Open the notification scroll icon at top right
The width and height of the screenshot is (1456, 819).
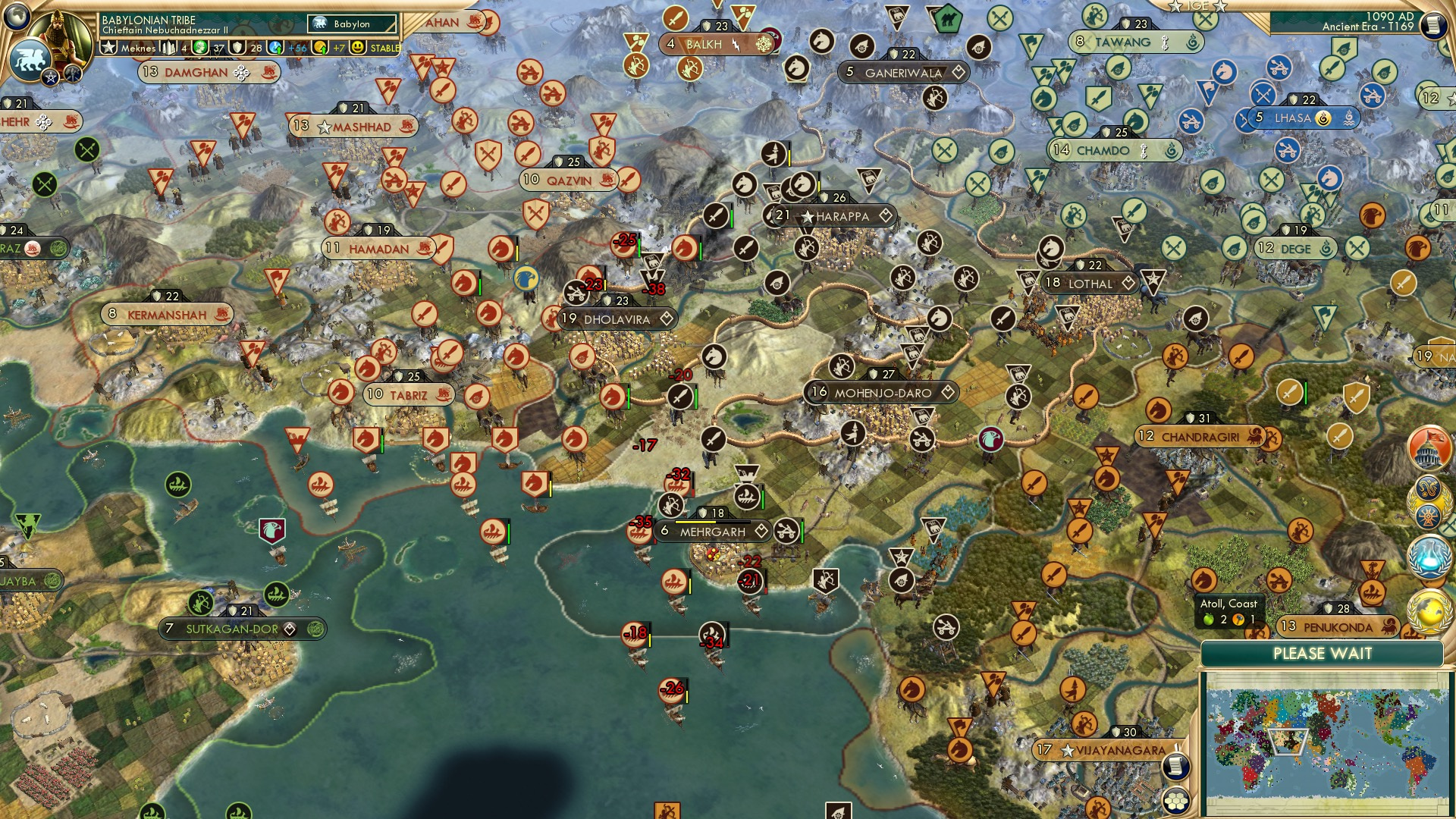point(1433,25)
